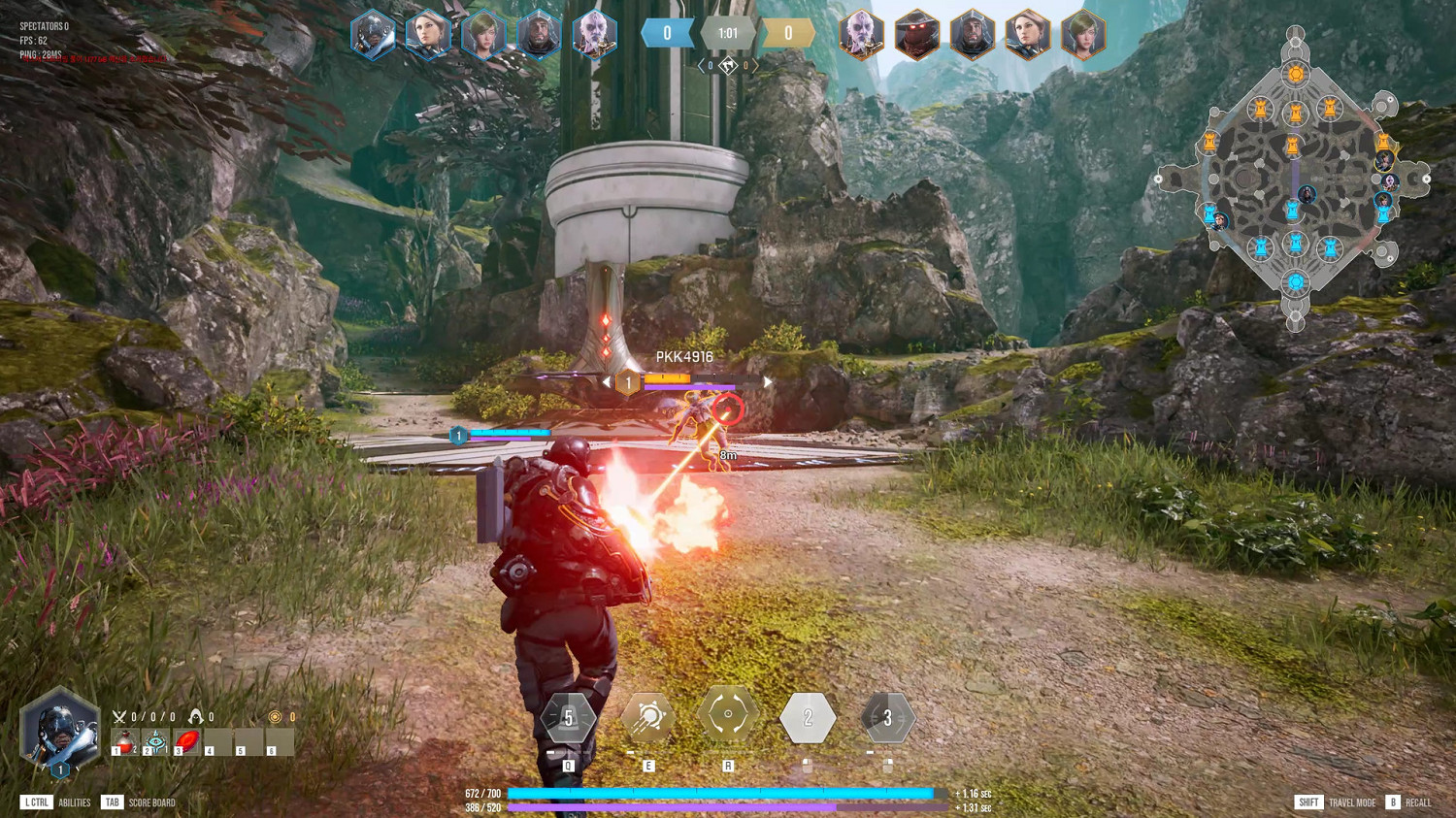
Task: Open the ABILITIES panel via L CTRL label
Action: point(35,802)
